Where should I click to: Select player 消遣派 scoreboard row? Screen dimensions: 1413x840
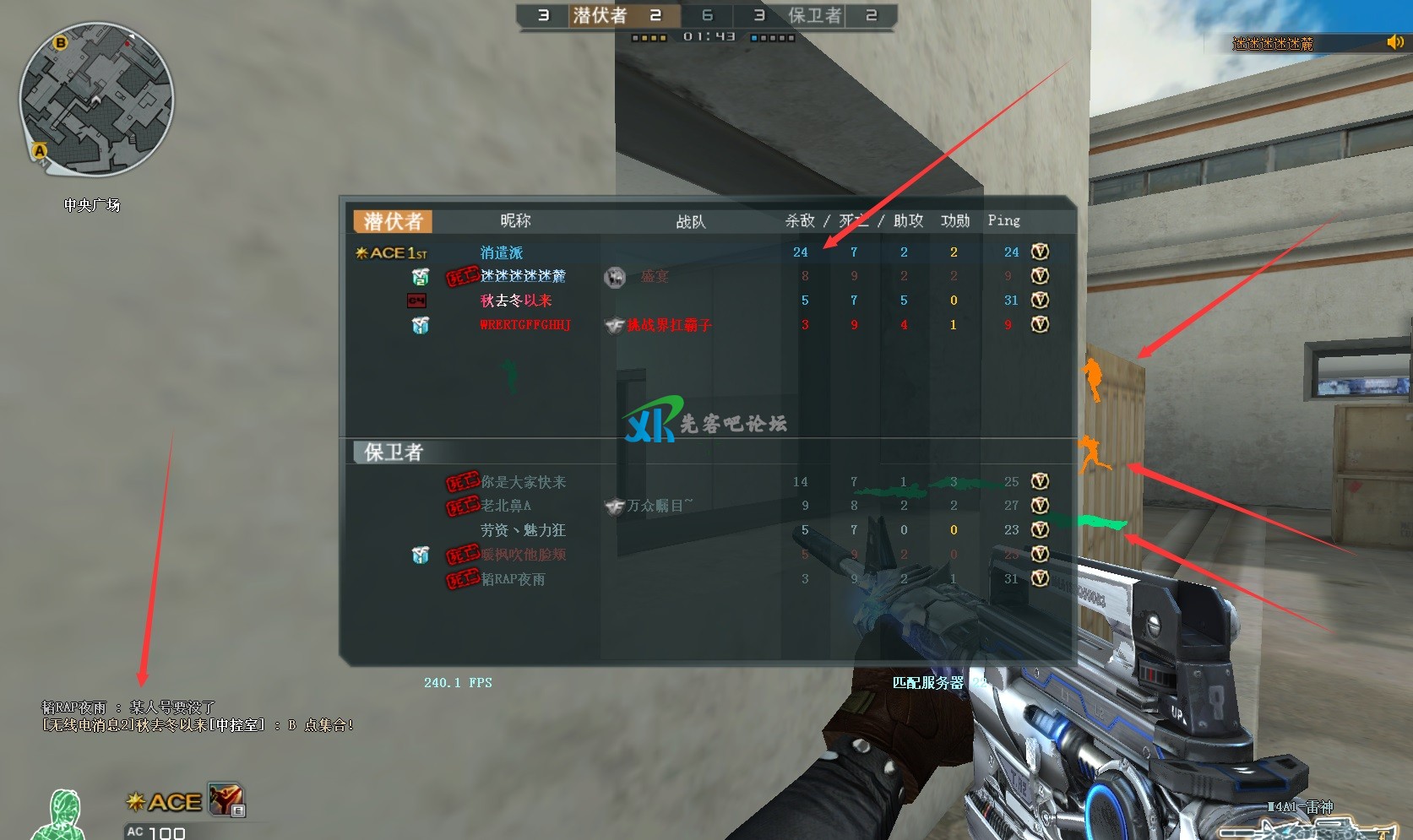502,252
